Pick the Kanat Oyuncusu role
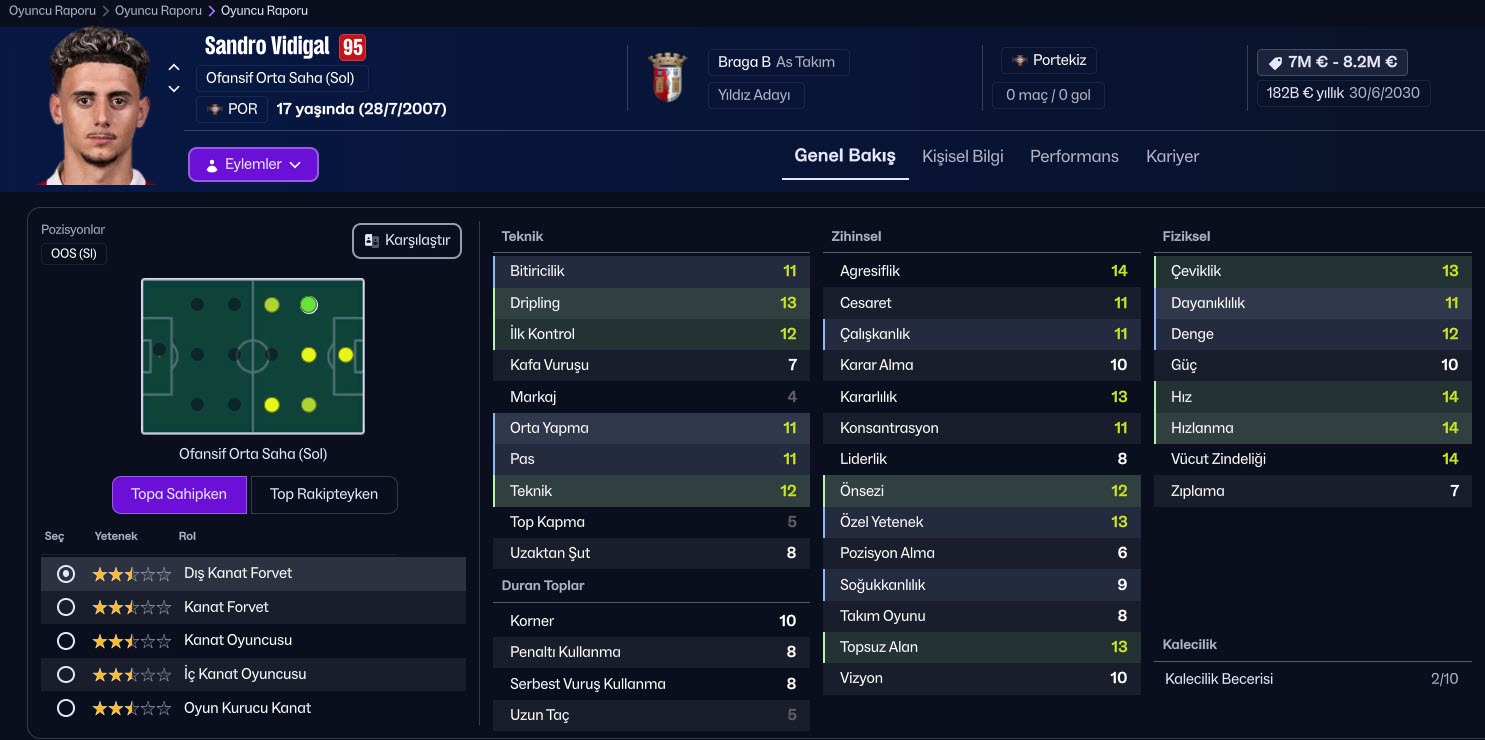Viewport: 1485px width, 740px height. 67,640
